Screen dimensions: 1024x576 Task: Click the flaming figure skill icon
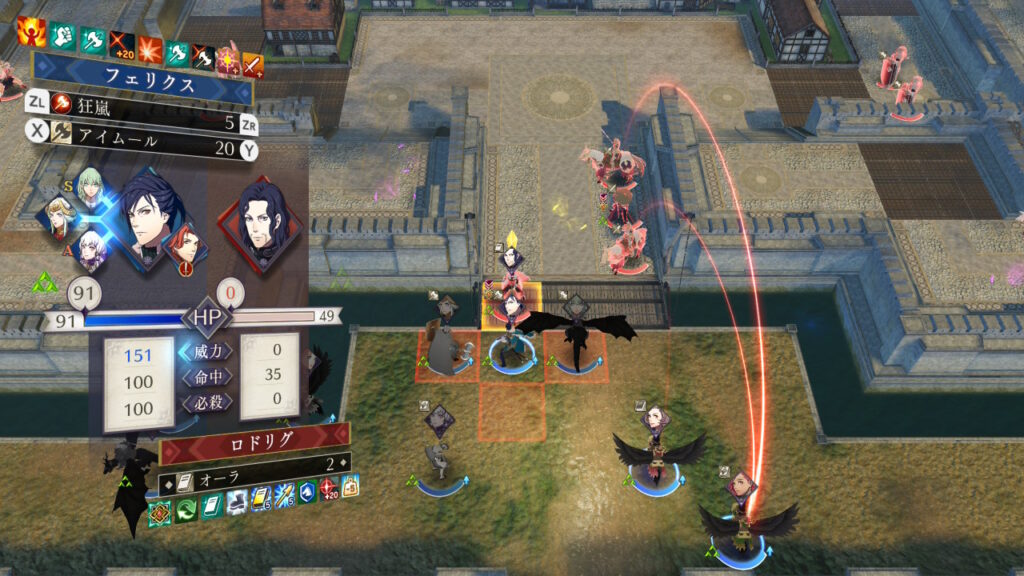29,32
